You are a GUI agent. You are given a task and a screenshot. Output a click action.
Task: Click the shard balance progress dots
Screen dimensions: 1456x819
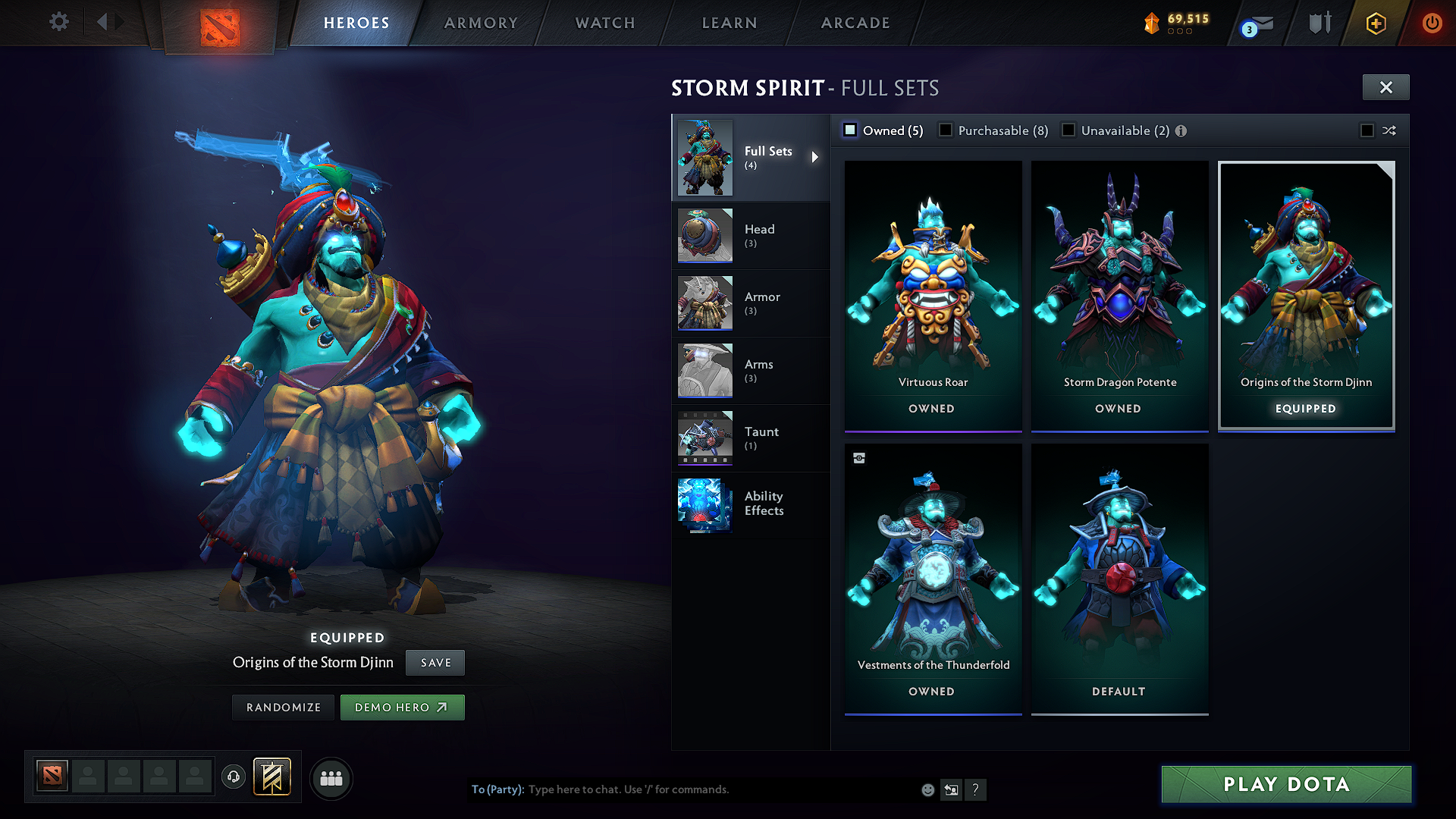(x=1180, y=33)
